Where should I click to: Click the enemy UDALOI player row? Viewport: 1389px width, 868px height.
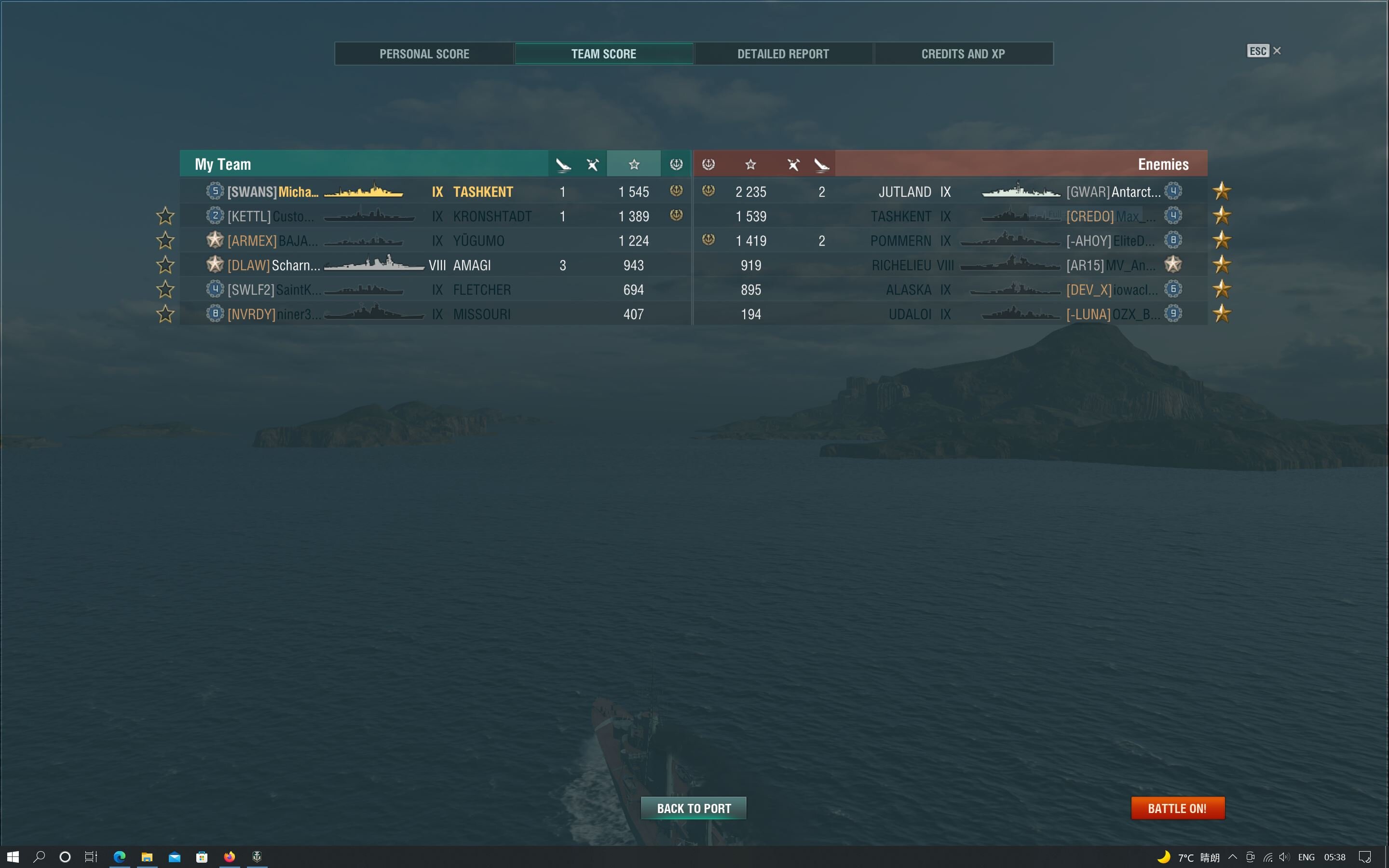pyautogui.click(x=950, y=314)
